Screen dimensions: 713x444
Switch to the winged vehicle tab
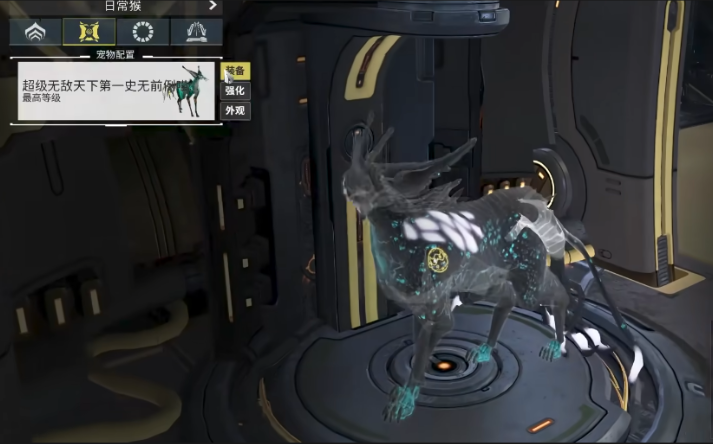[x=197, y=31]
